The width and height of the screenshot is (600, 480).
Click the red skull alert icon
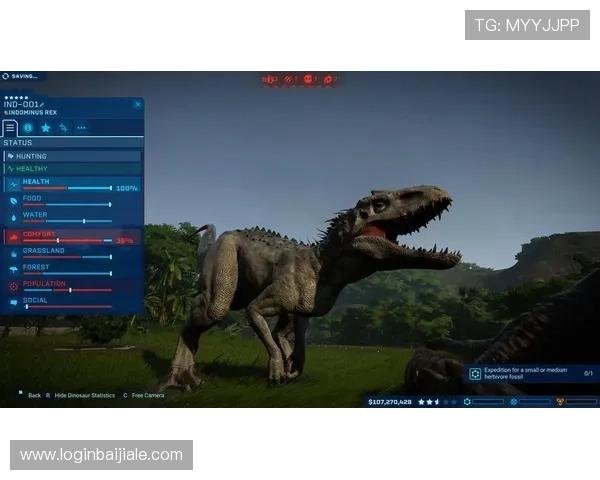click(309, 78)
